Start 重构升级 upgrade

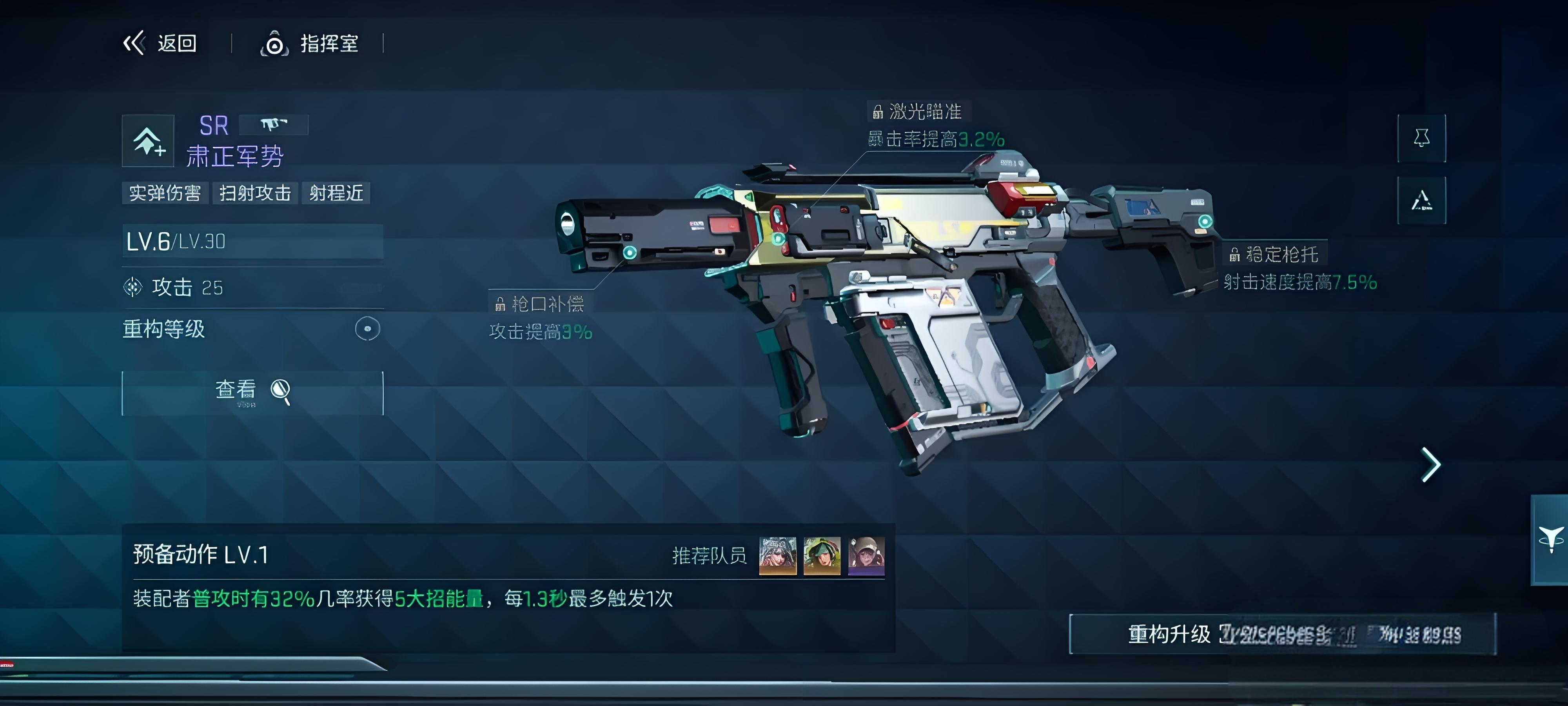[1282, 634]
